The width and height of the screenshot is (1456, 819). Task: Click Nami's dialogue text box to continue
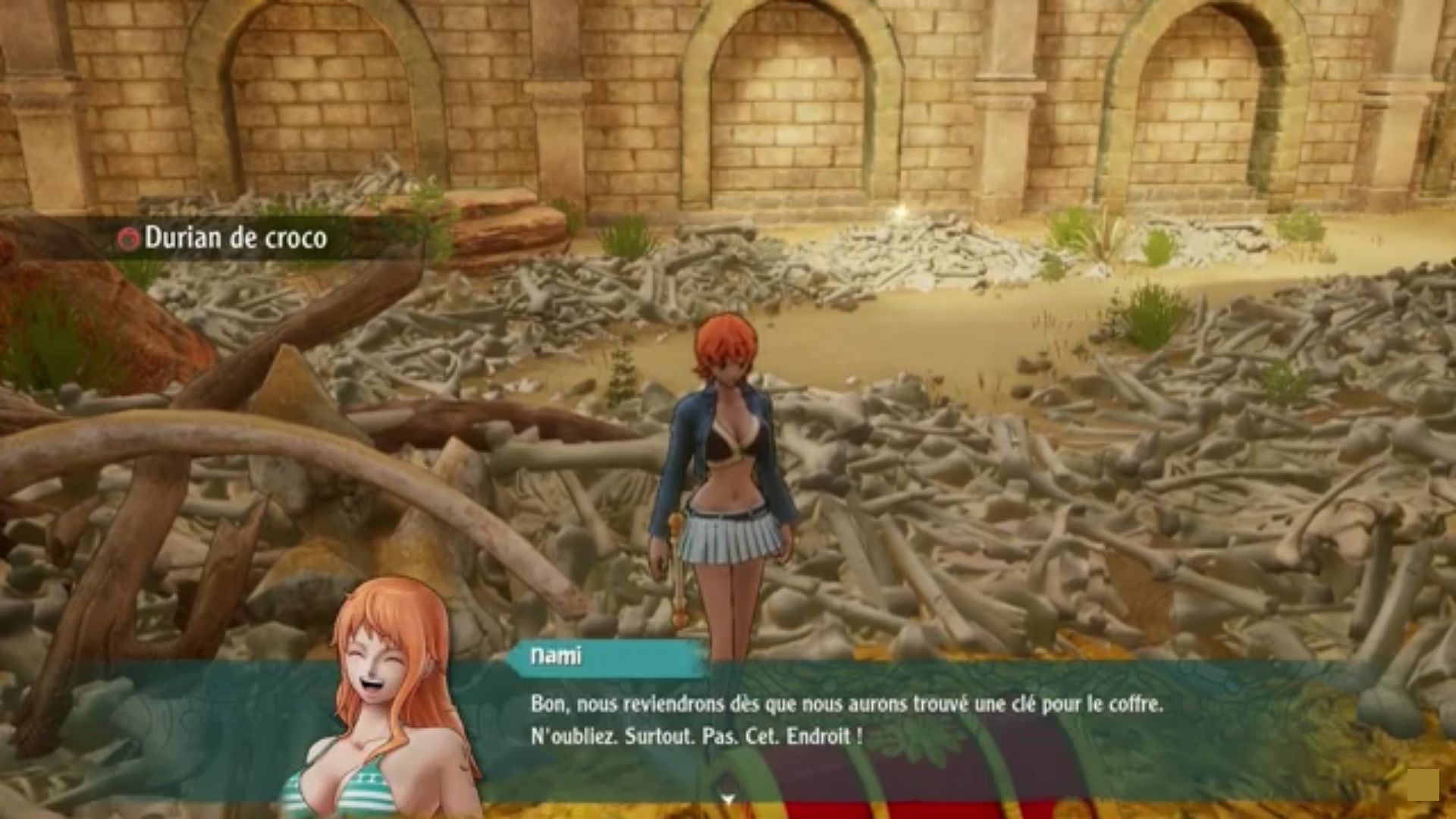coord(846,720)
